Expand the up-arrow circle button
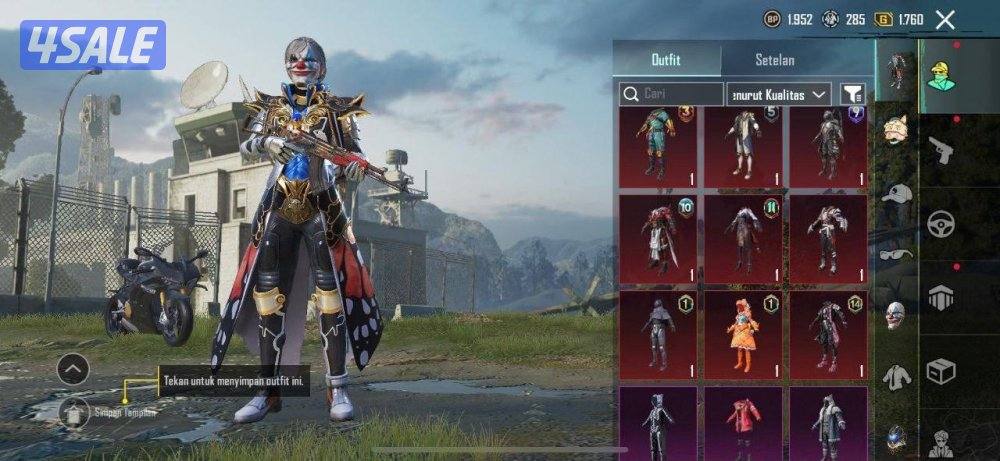Image resolution: width=1000 pixels, height=461 pixels. coord(73,369)
